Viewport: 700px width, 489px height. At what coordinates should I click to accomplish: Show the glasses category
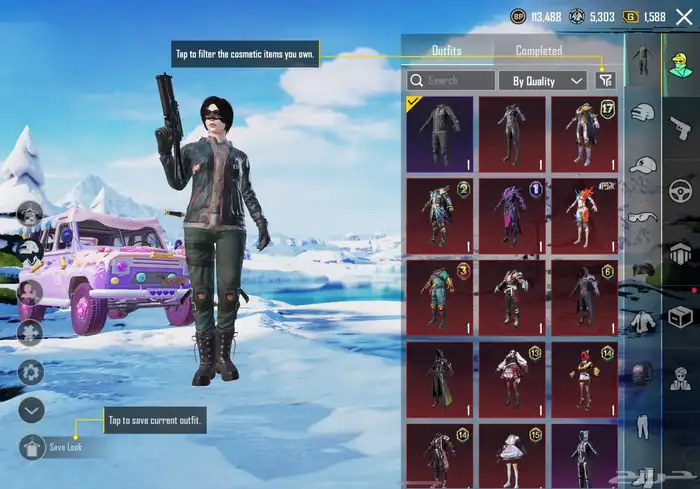[x=641, y=217]
